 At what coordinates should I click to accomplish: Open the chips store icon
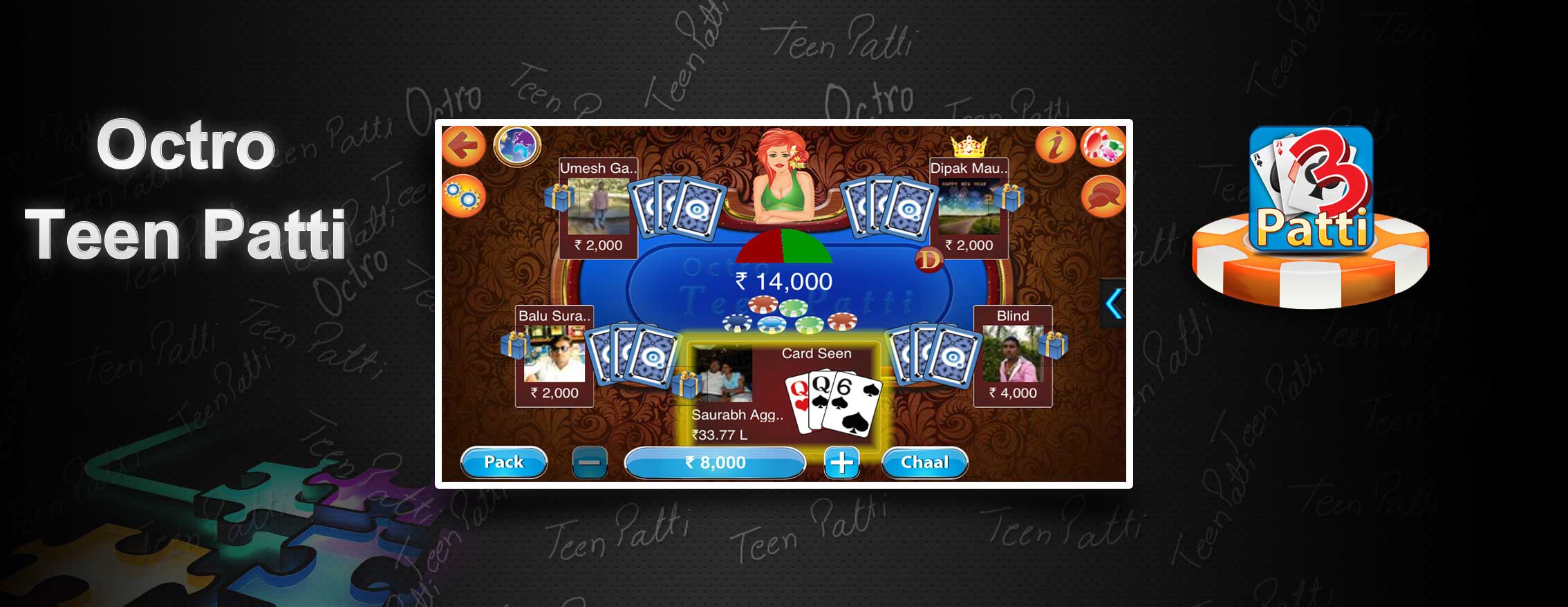(1103, 146)
